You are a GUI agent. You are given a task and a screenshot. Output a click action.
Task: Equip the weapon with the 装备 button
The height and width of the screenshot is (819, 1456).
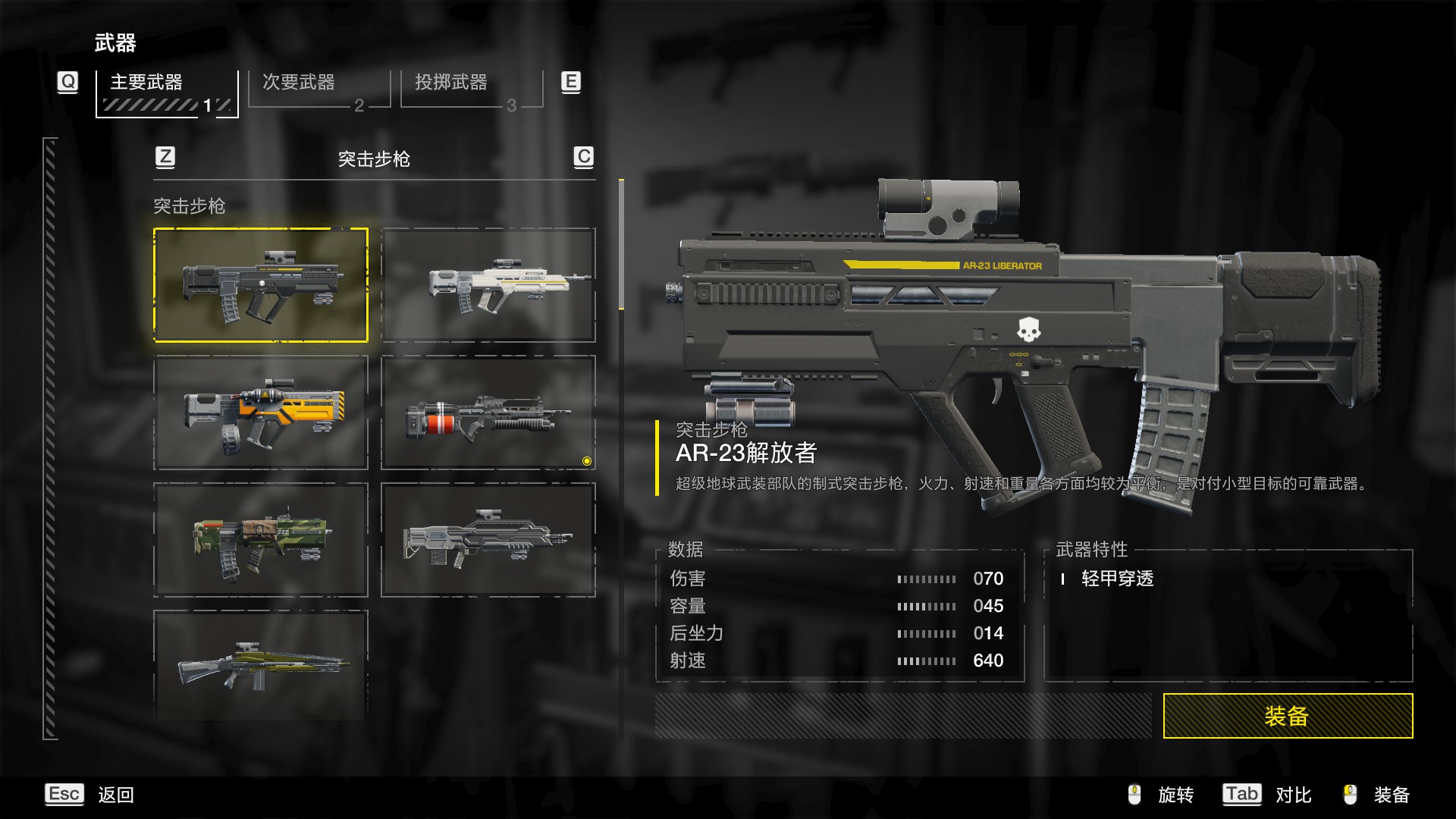[x=1287, y=716]
